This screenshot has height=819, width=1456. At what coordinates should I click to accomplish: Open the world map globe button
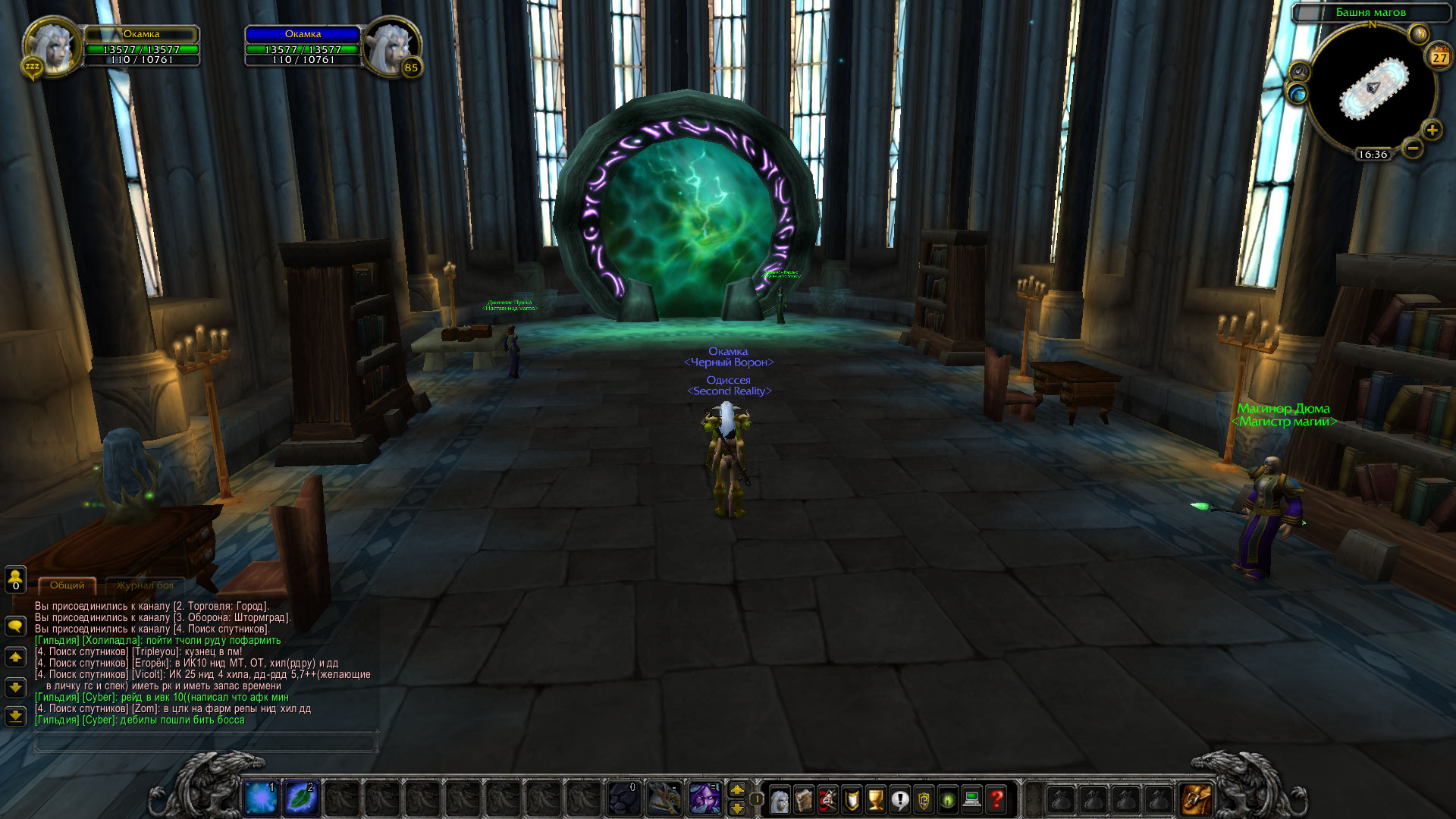tap(1298, 93)
